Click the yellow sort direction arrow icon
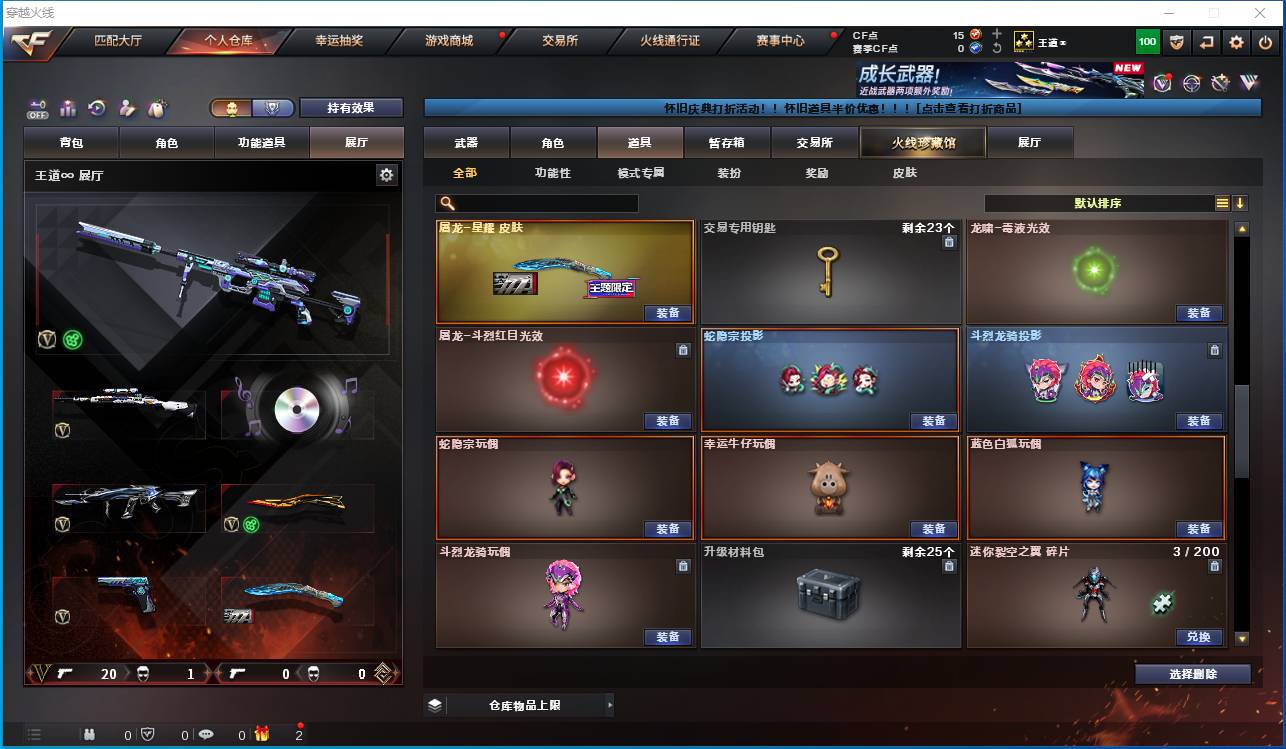The width and height of the screenshot is (1286, 749). [1241, 202]
